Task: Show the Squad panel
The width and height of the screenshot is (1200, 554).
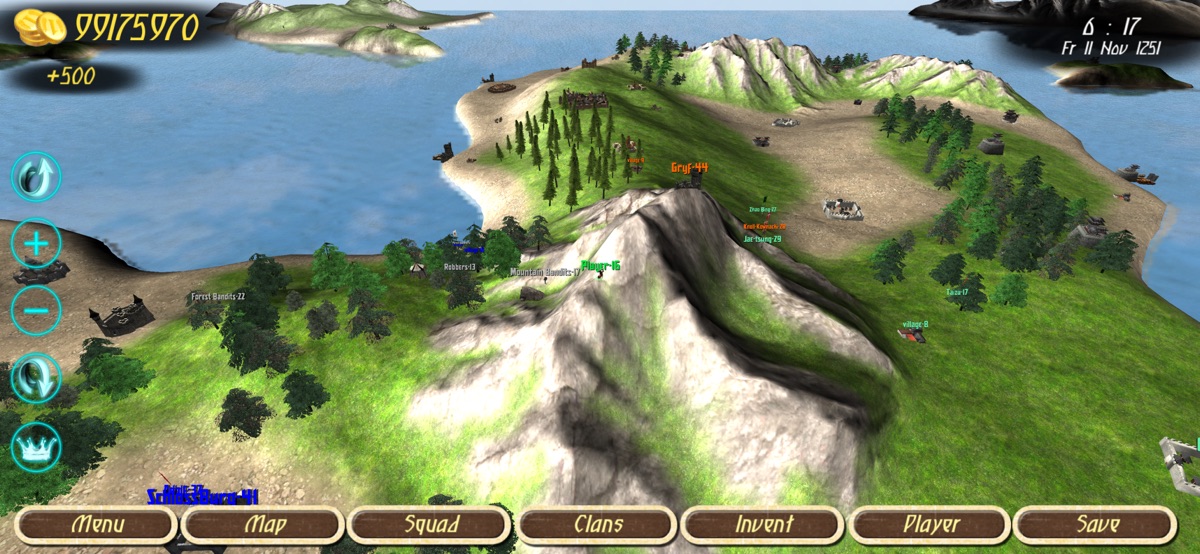Action: [x=431, y=524]
